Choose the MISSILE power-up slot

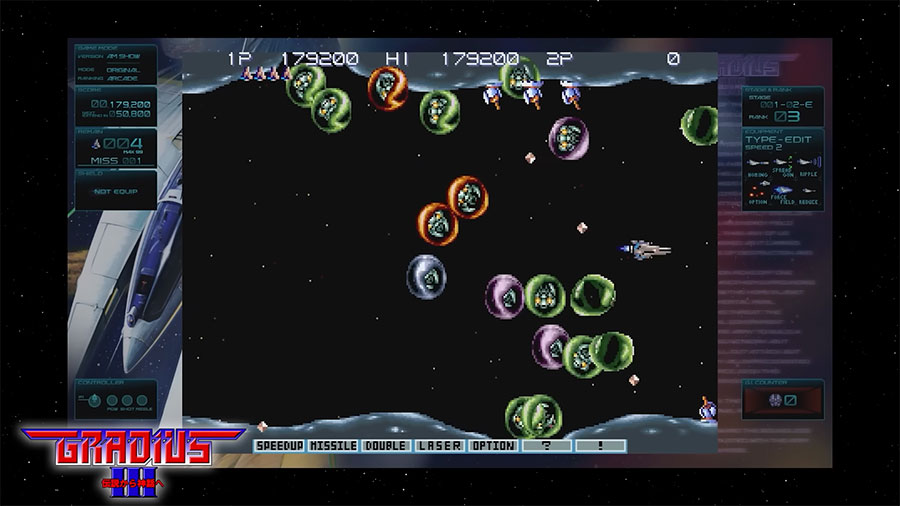coord(333,445)
